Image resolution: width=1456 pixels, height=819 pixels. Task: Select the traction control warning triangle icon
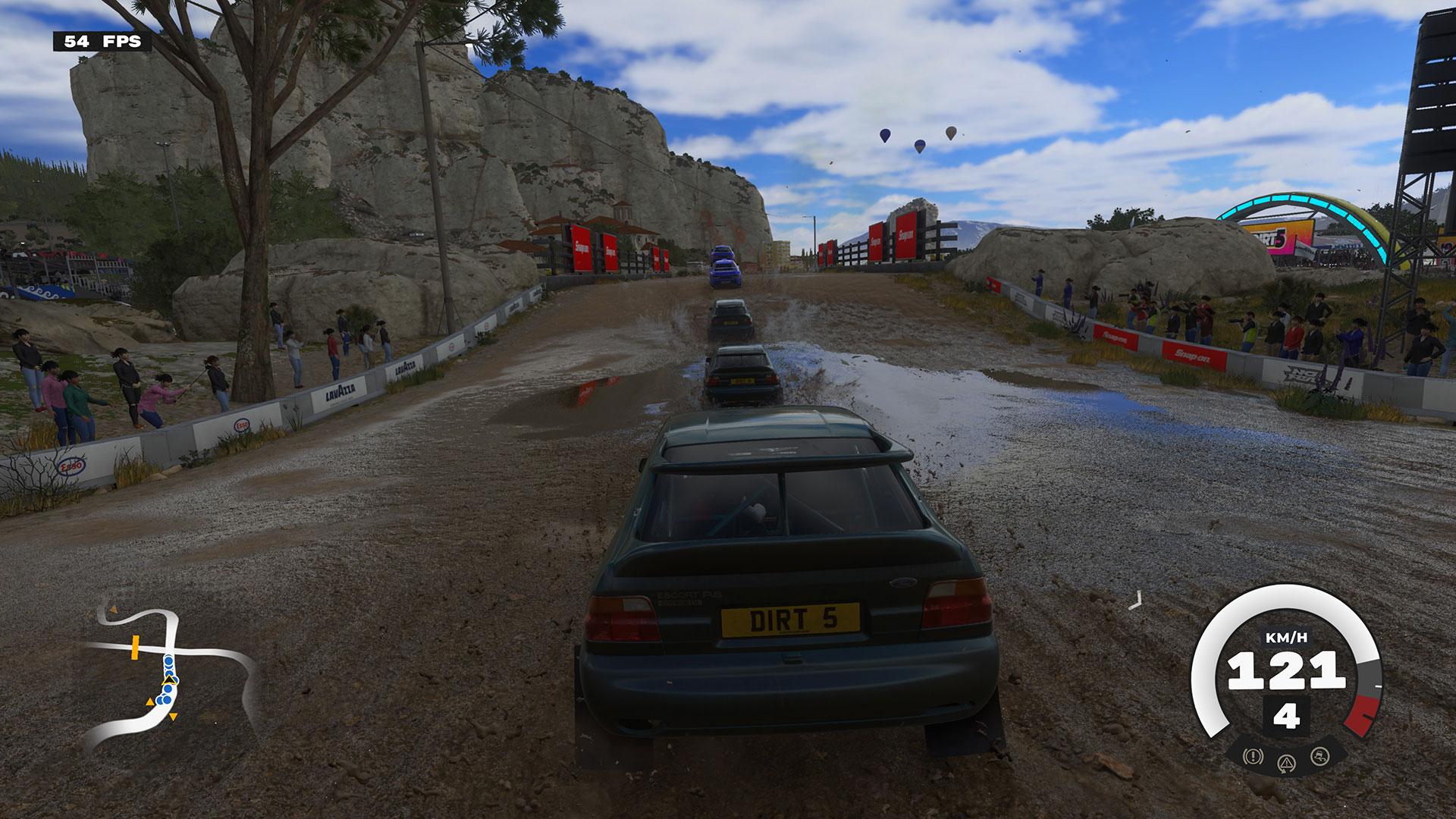[1287, 763]
